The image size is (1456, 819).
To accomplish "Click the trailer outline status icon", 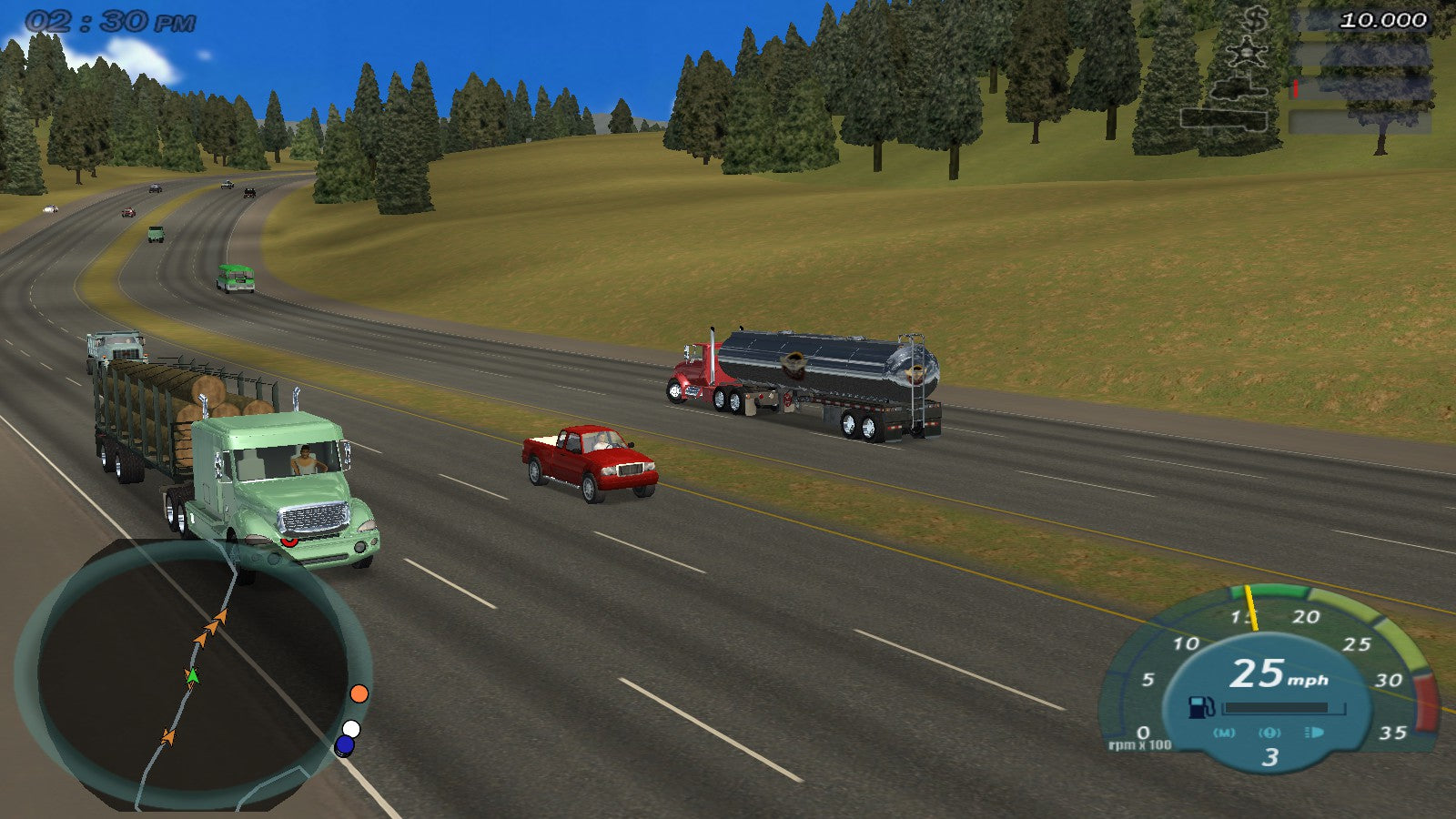I will [x=1223, y=119].
